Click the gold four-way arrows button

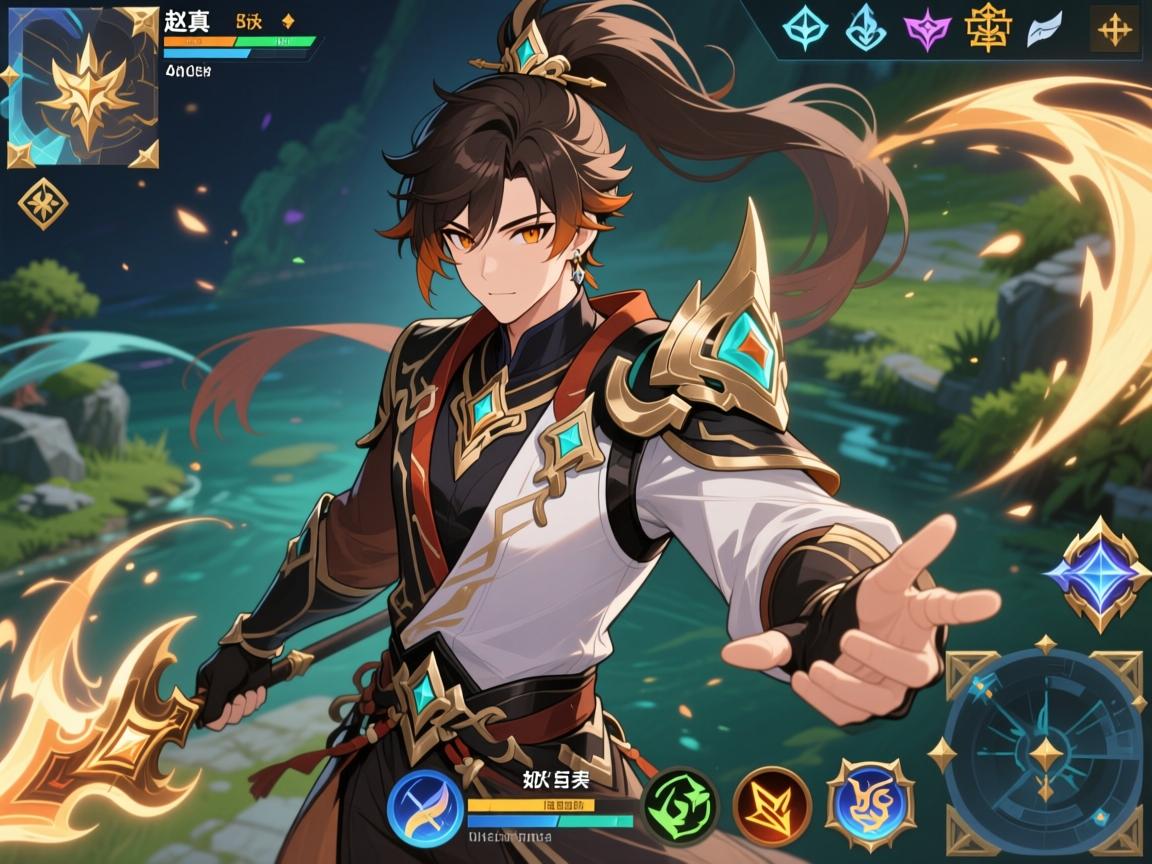click(1113, 30)
